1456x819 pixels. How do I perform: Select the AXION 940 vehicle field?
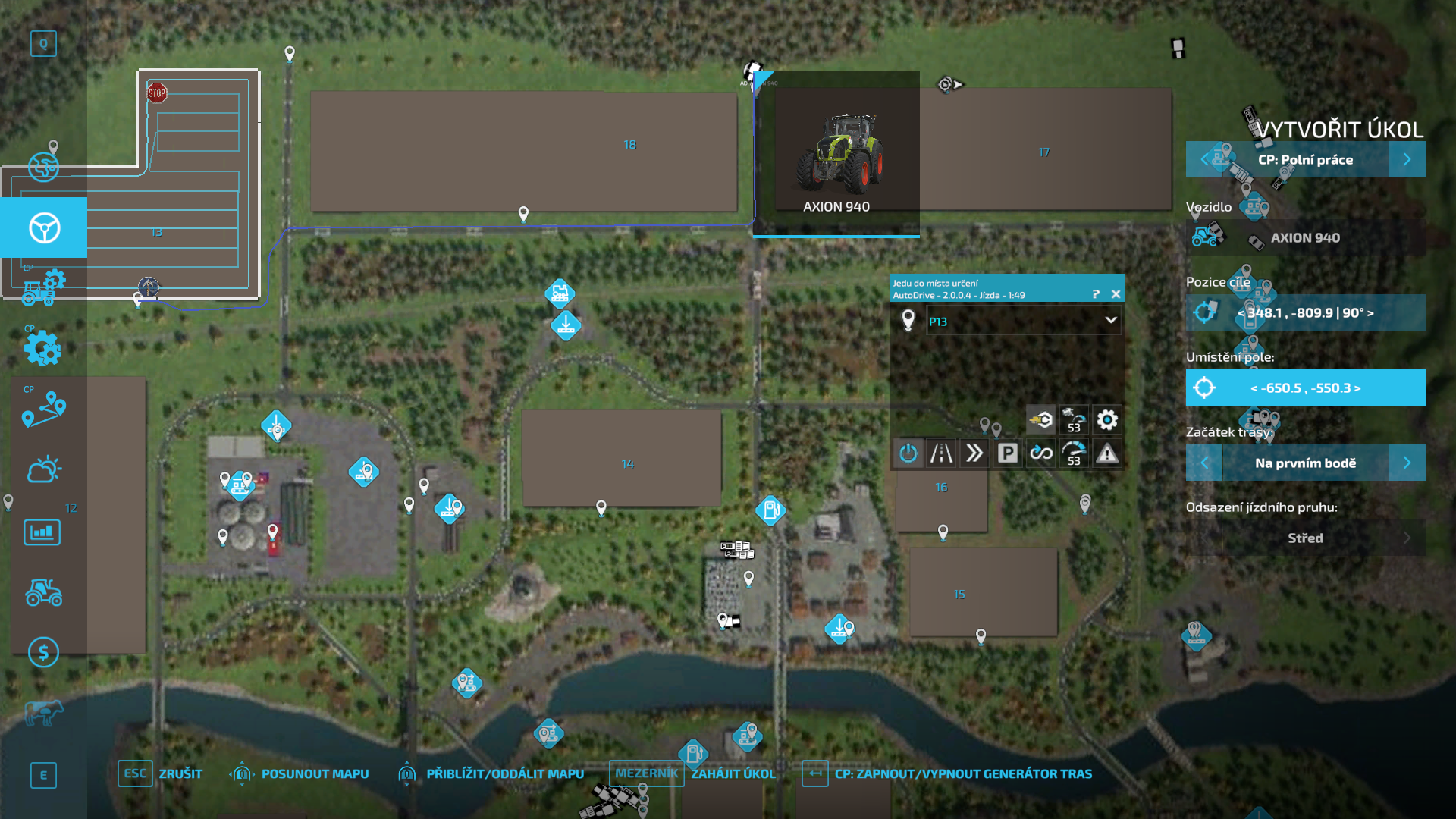(1304, 238)
